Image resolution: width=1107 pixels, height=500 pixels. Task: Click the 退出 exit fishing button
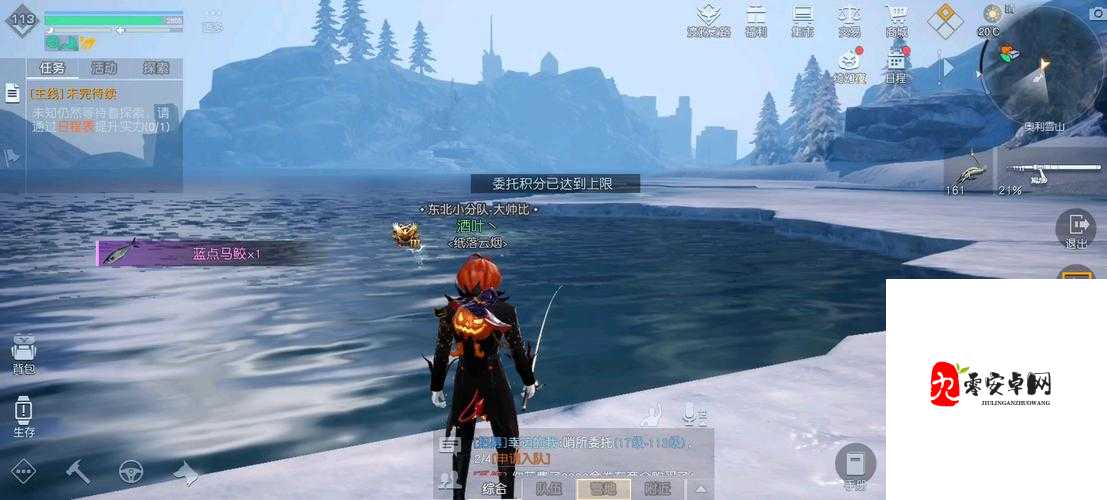pos(1076,229)
